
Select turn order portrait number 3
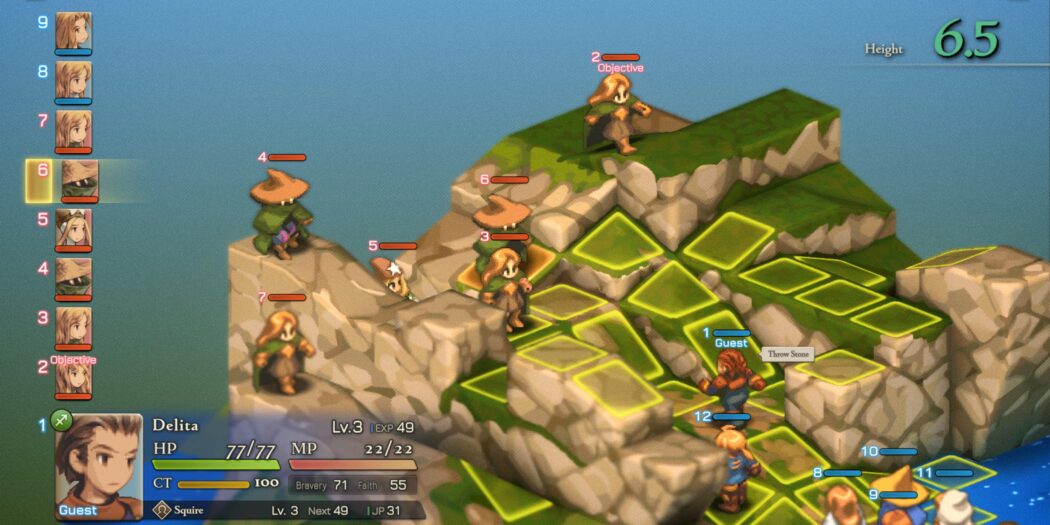[73, 326]
